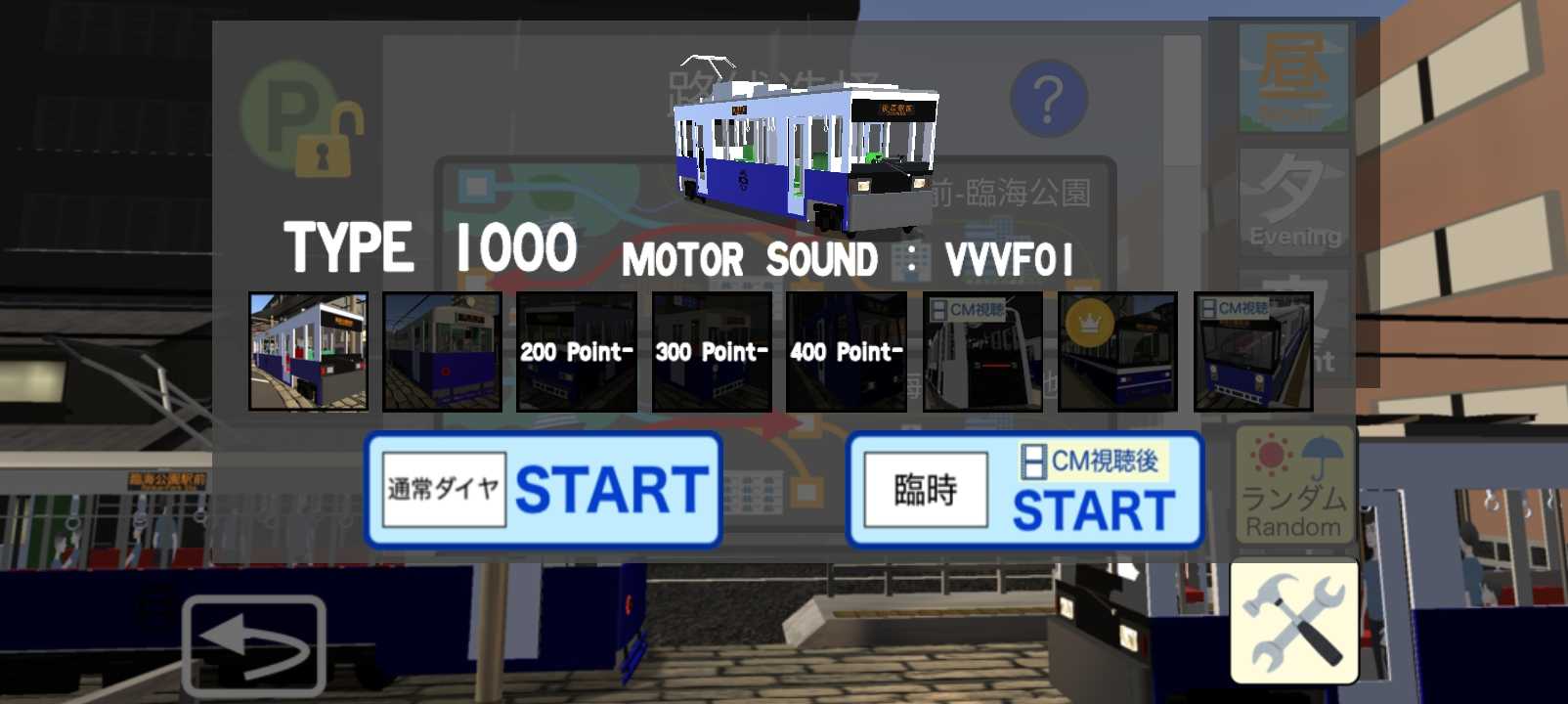Switch time of day to Evening
1568x704 pixels.
pos(1294,202)
